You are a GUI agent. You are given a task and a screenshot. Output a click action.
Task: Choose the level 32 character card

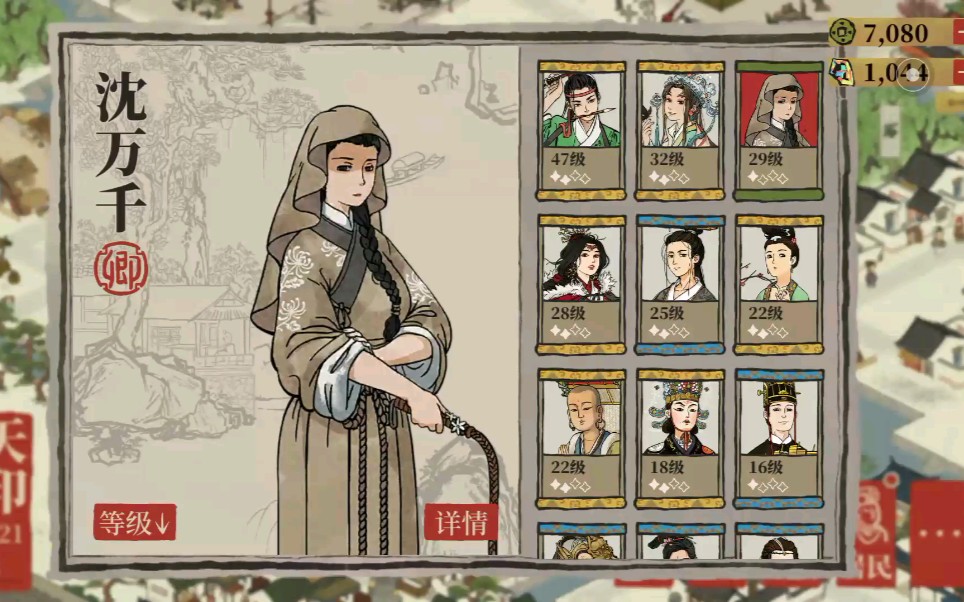[680, 130]
